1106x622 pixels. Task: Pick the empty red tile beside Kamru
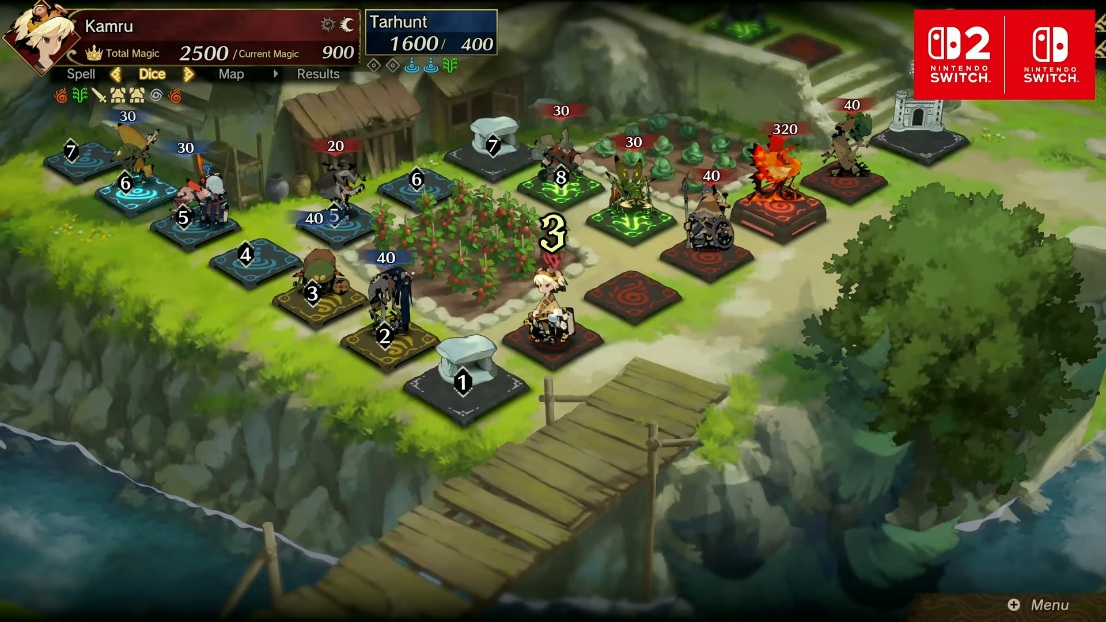633,295
